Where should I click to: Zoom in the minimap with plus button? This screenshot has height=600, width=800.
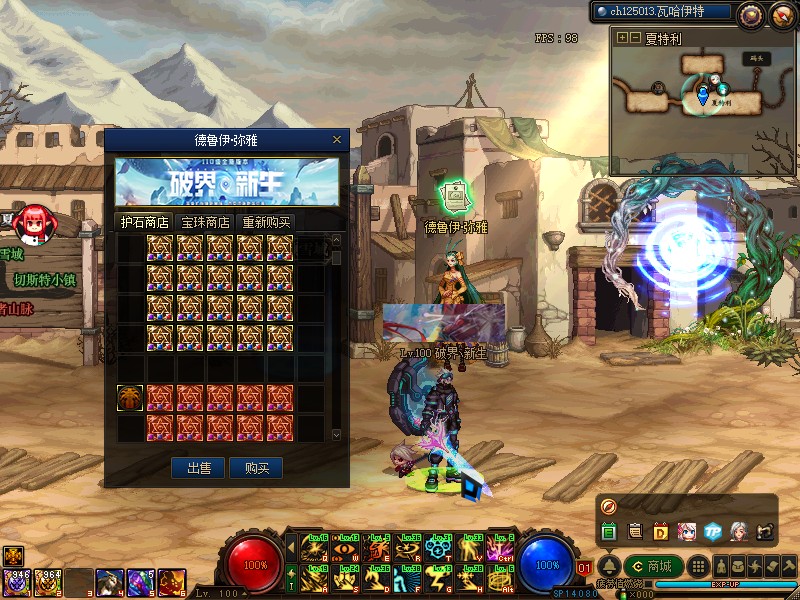[x=623, y=37]
